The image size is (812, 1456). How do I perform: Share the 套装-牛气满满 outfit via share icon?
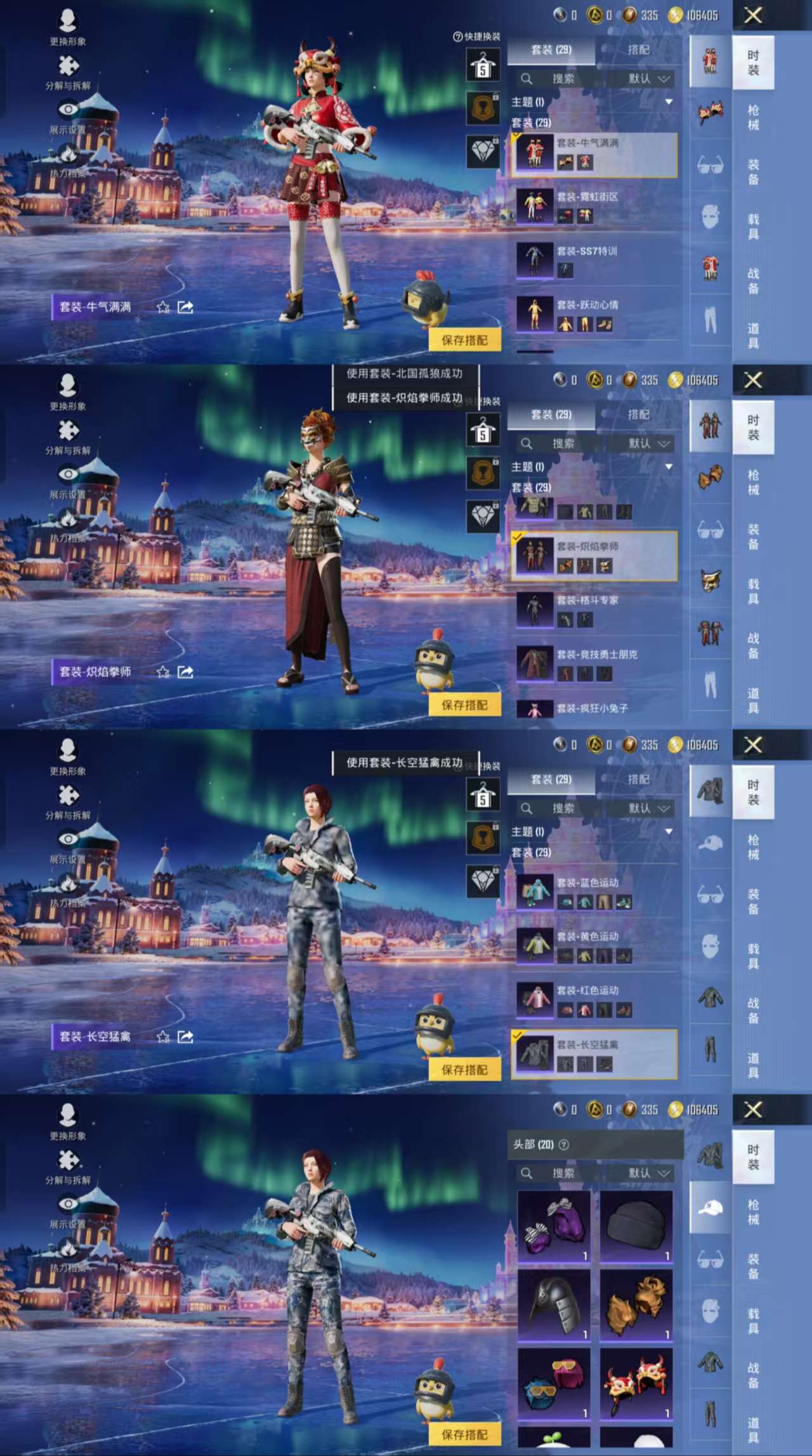click(185, 308)
